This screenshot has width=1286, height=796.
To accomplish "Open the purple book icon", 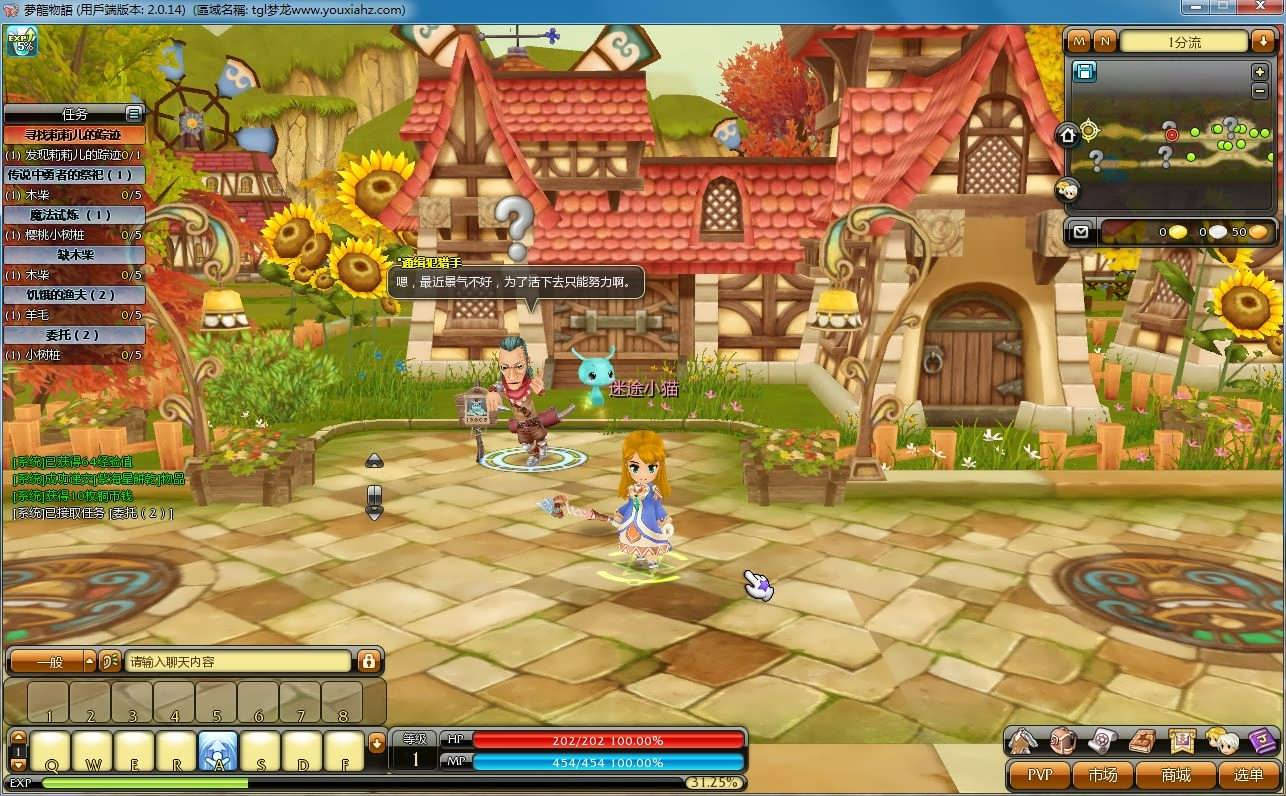I will point(1262,741).
